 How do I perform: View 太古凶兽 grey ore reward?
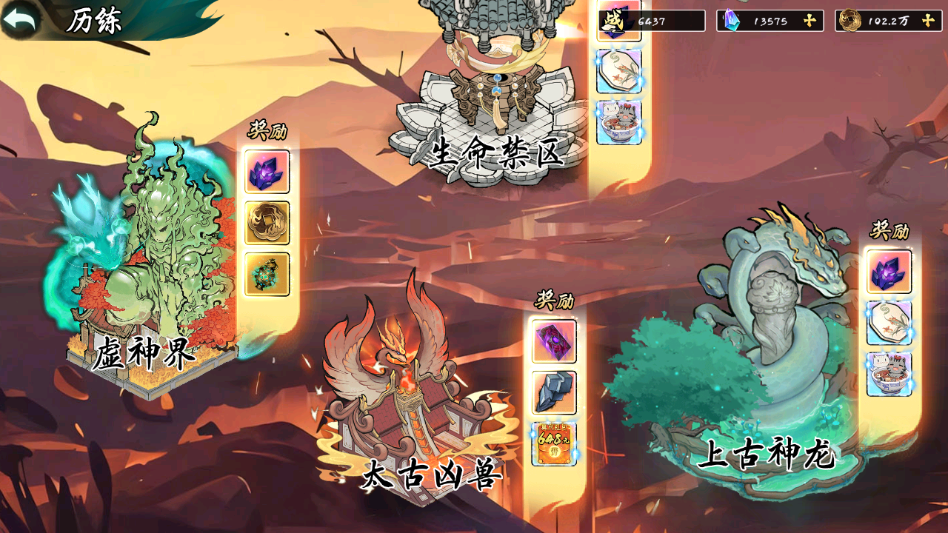click(x=554, y=392)
